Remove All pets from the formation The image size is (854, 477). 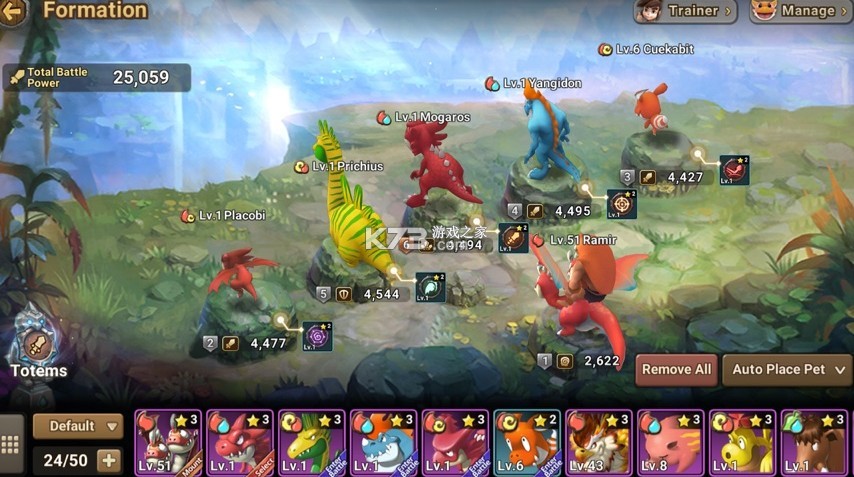tap(676, 369)
